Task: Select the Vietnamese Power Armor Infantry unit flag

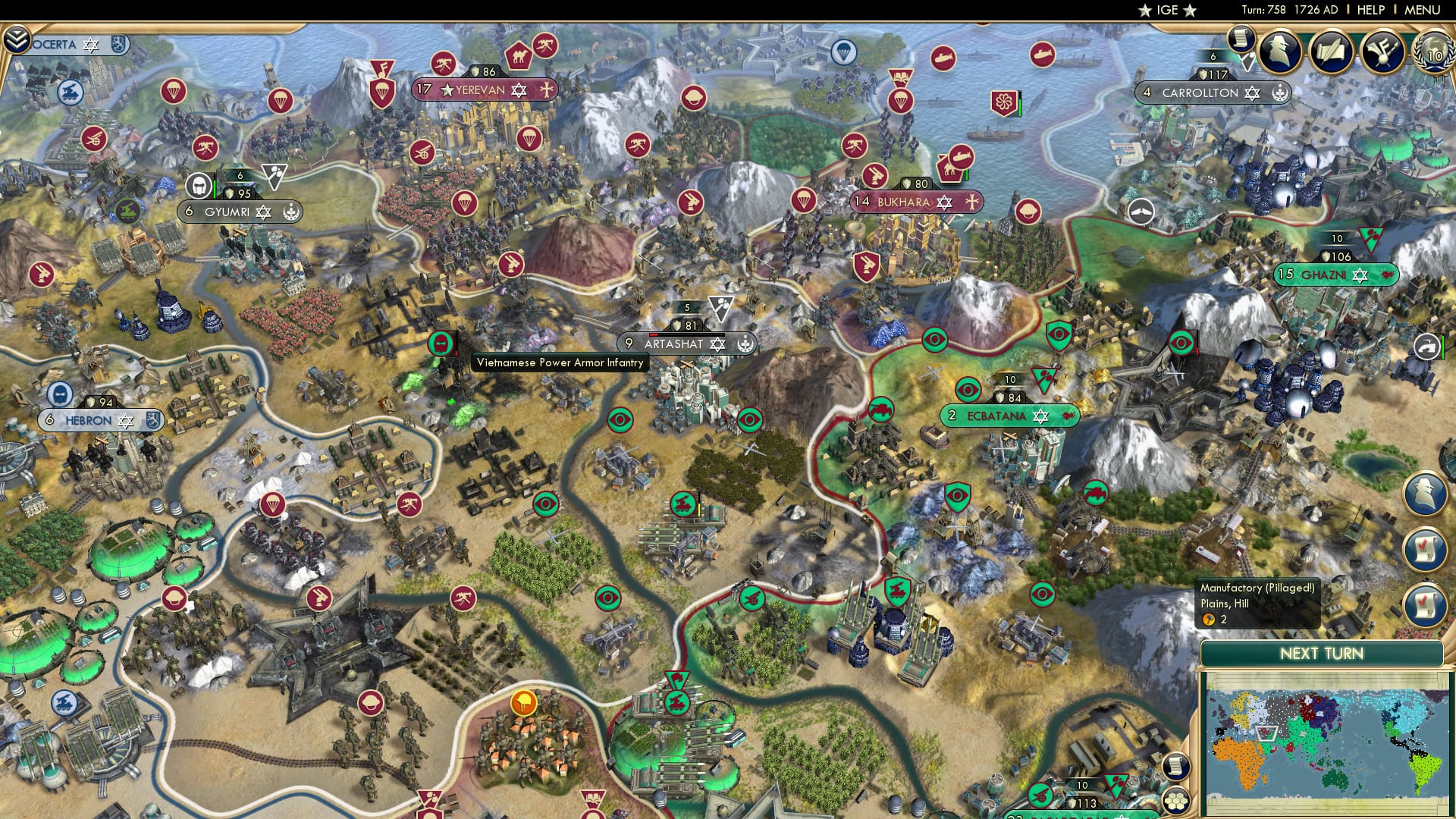Action: click(442, 343)
